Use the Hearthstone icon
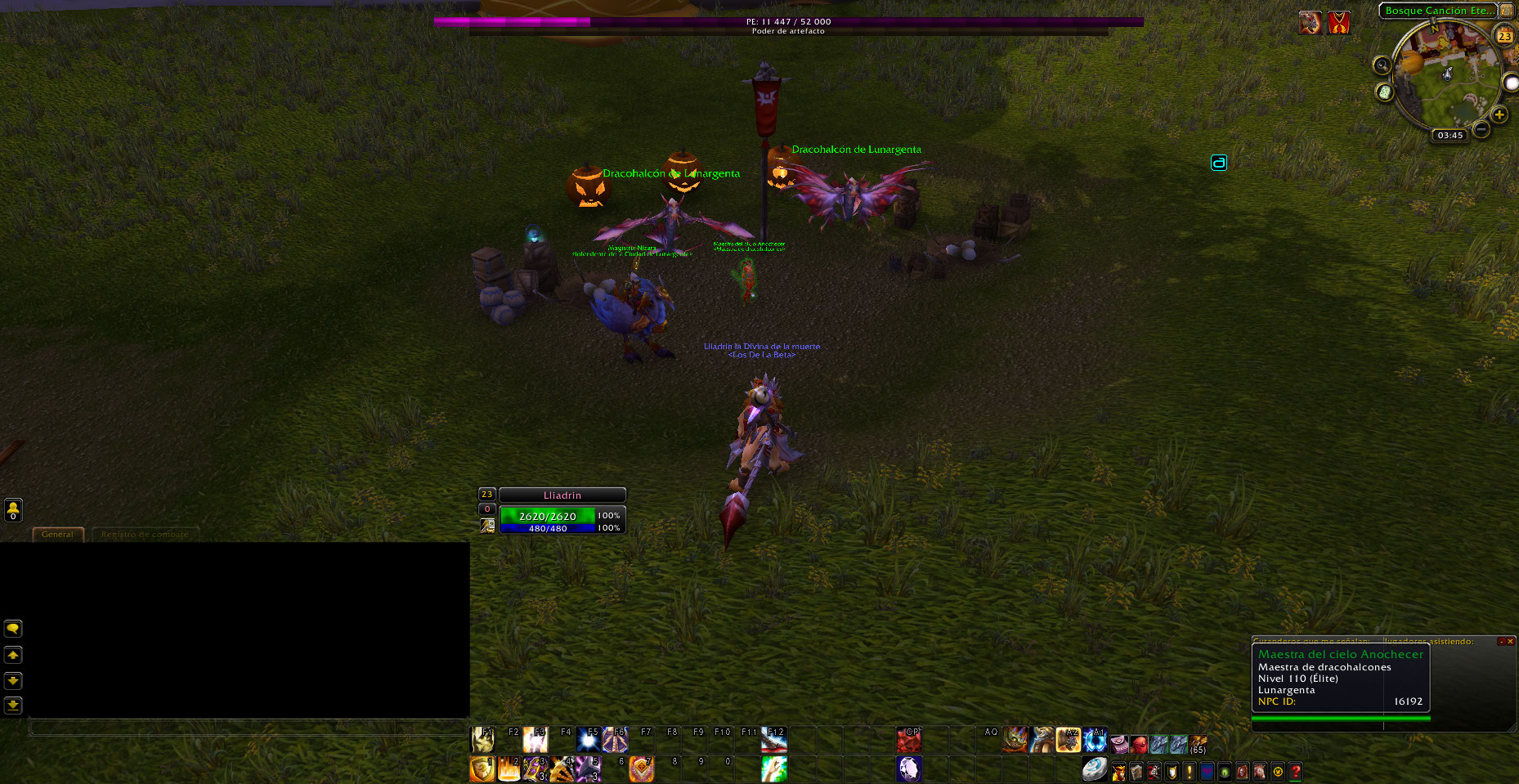Image resolution: width=1519 pixels, height=784 pixels. click(x=1094, y=769)
